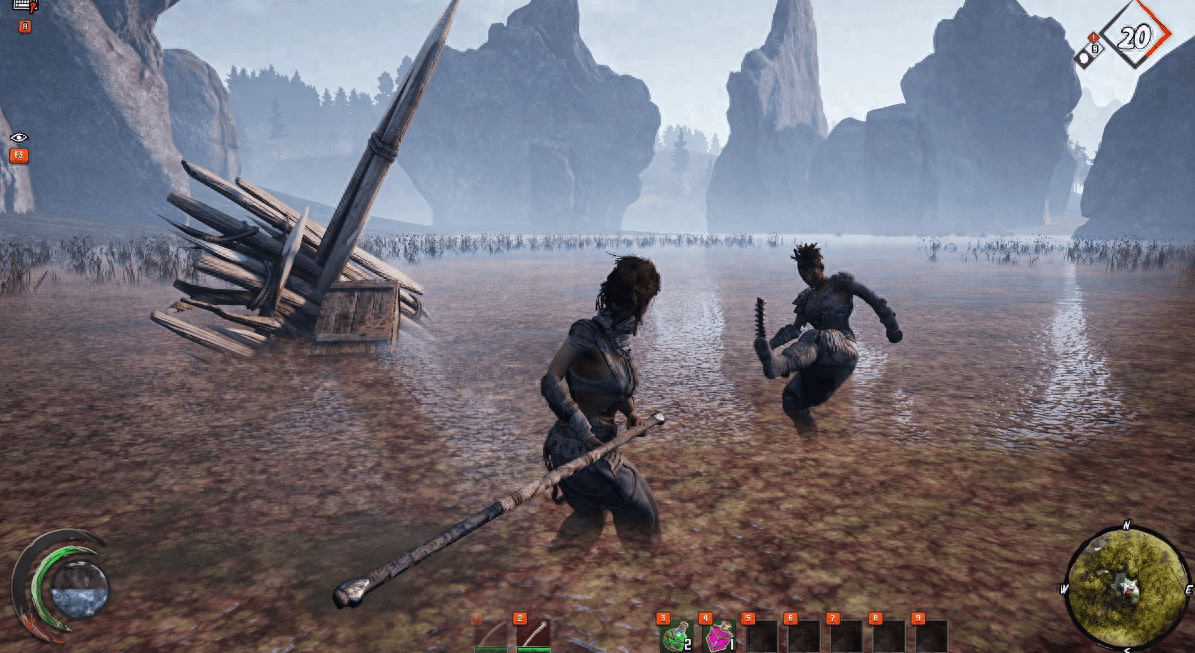Open the circular minimap

point(1127,586)
